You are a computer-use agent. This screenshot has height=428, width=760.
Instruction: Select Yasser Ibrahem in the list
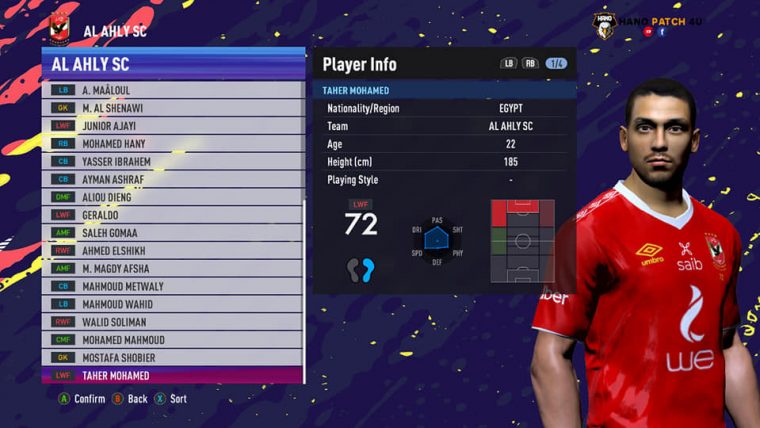point(170,161)
